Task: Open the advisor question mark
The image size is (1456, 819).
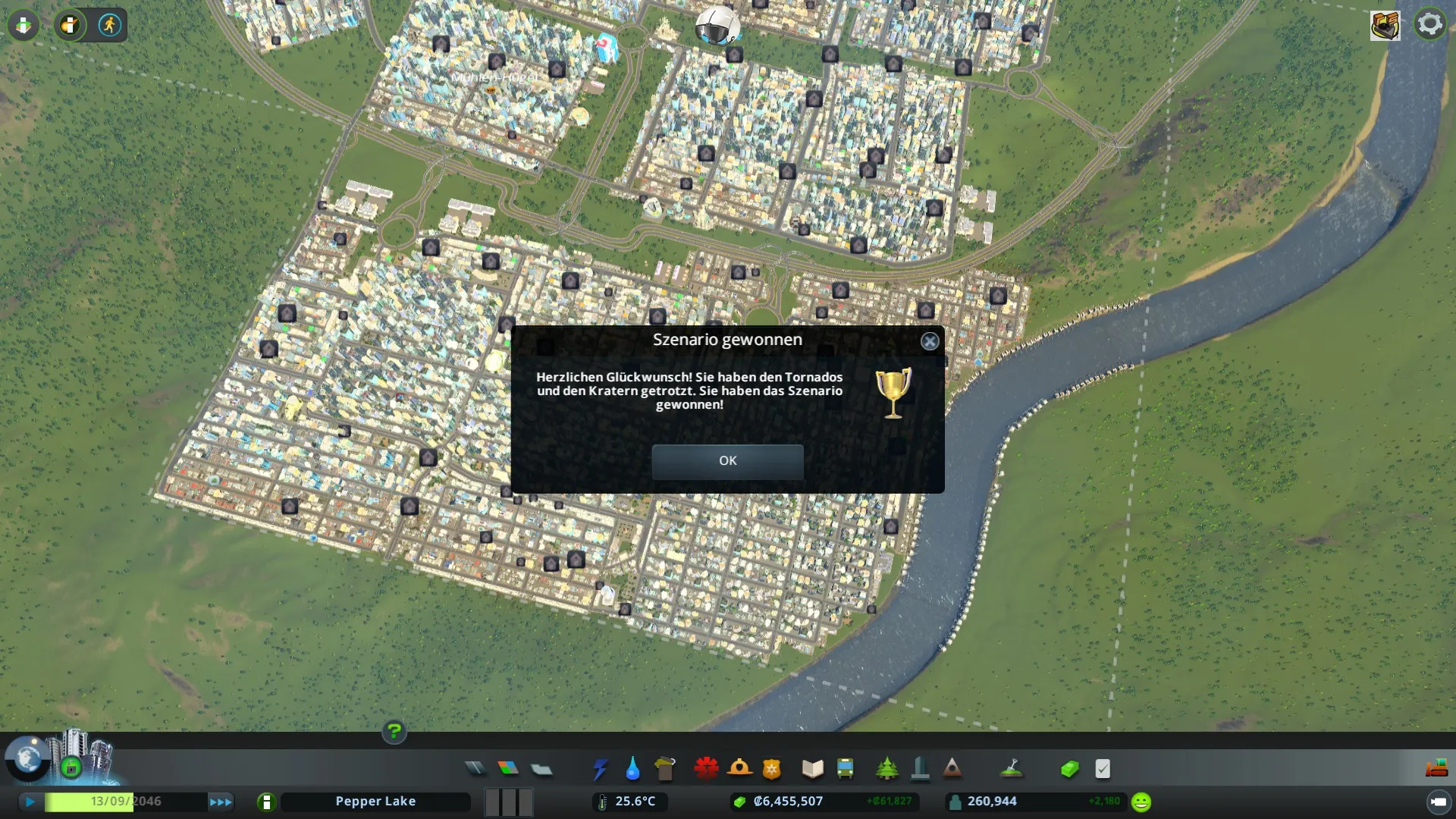Action: coord(394,732)
